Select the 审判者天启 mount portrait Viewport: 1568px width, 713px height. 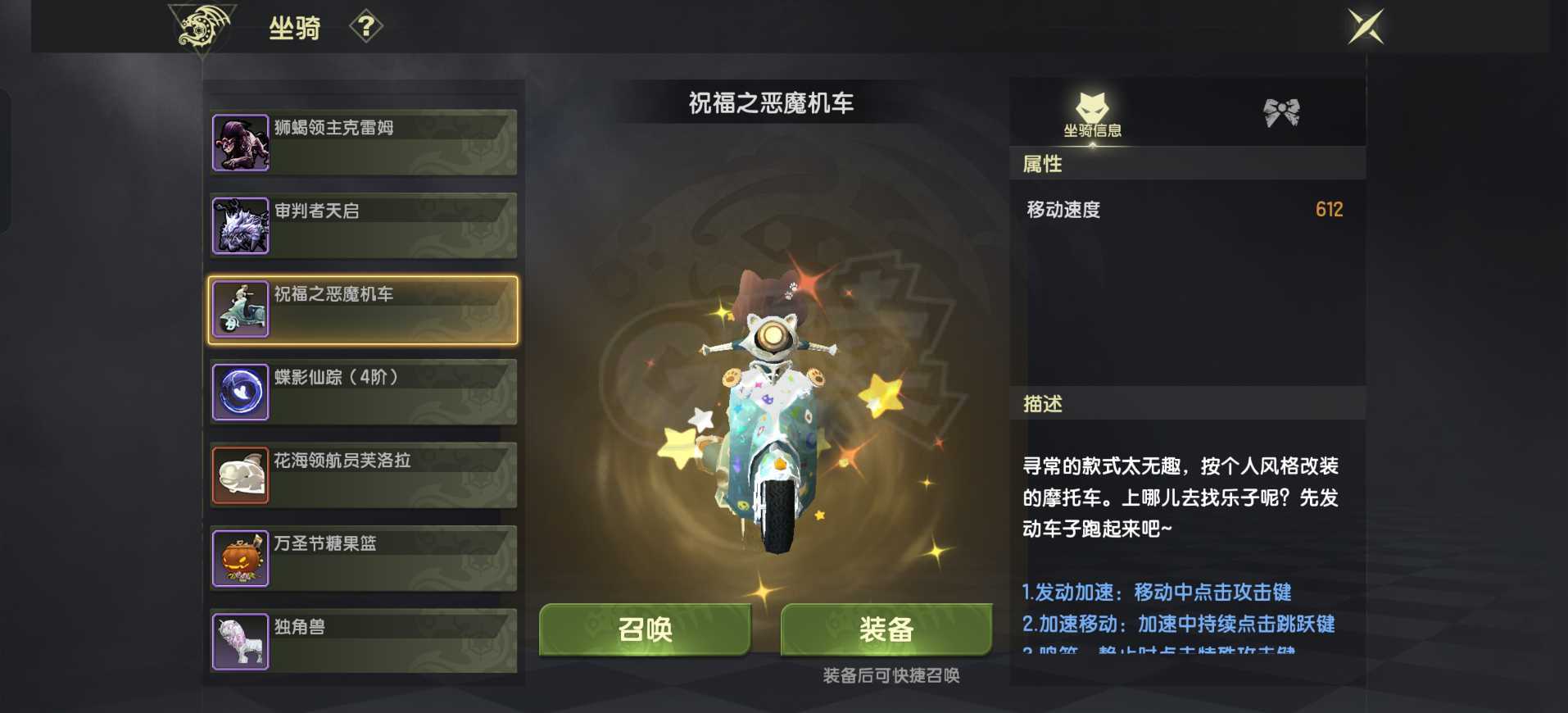(x=240, y=225)
